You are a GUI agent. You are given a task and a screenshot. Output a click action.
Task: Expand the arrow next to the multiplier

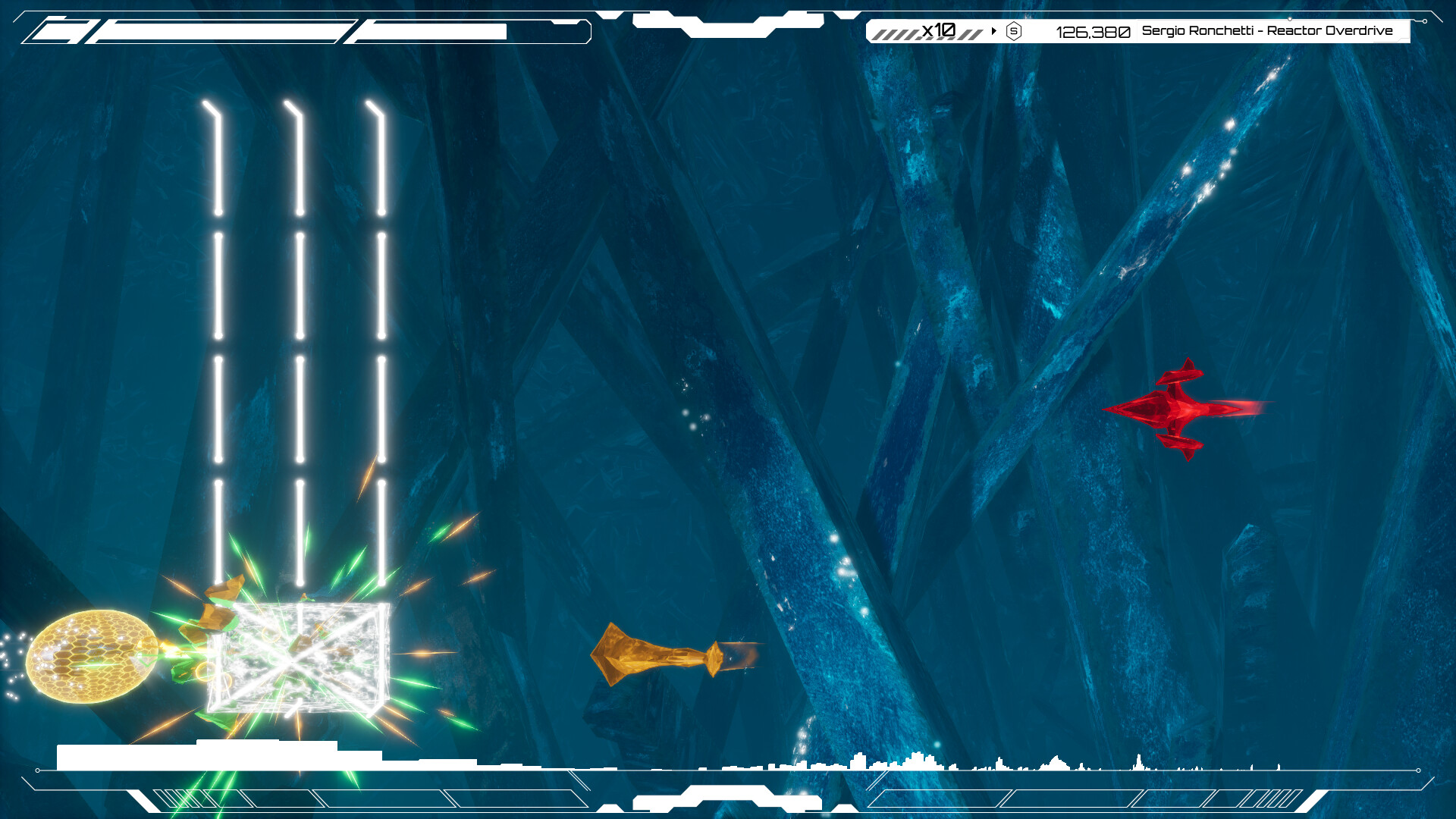pos(993,31)
